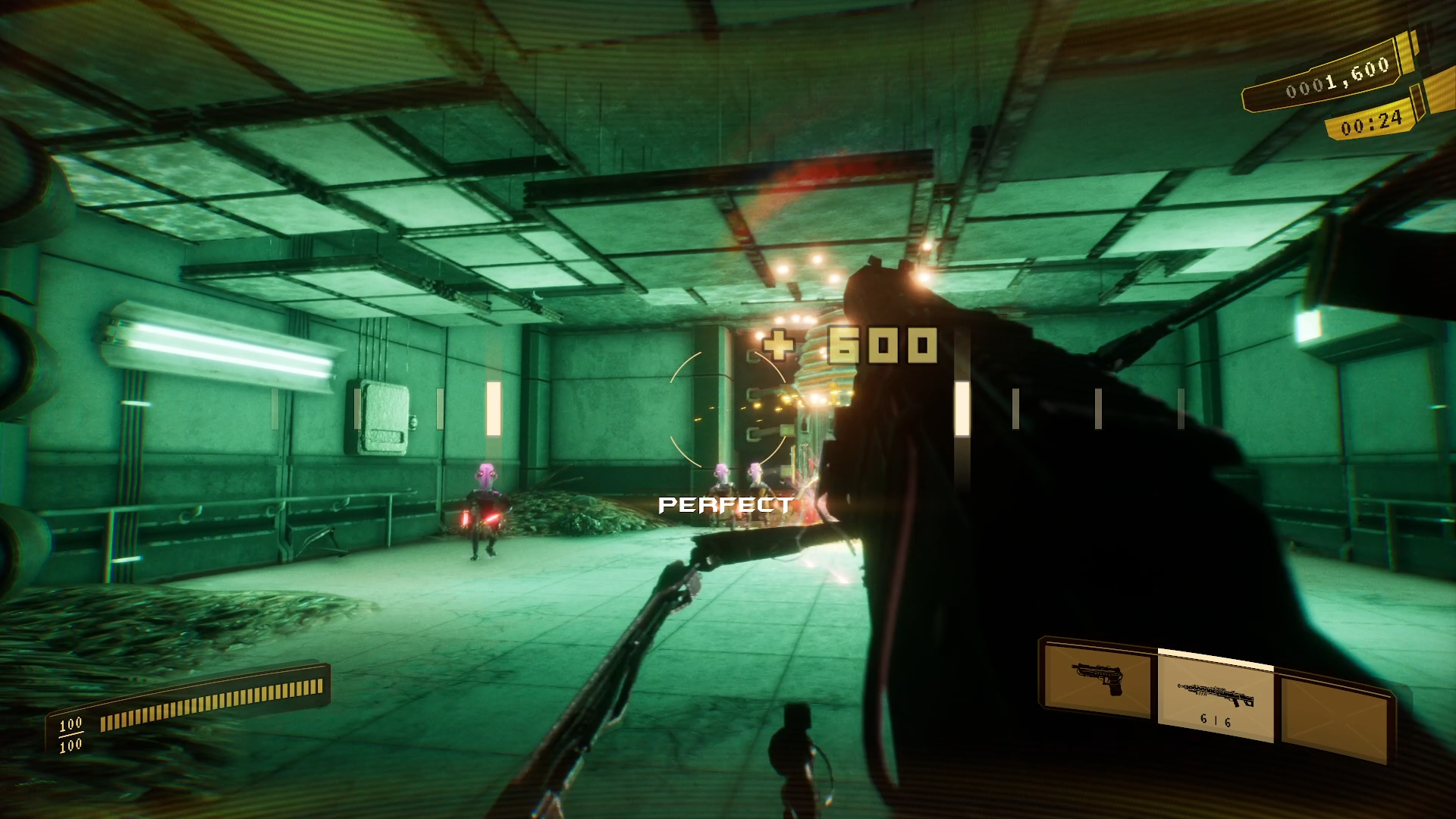Viewport: 1456px width, 819px height.
Task: Select the pistol weapon slot
Action: [x=1097, y=679]
